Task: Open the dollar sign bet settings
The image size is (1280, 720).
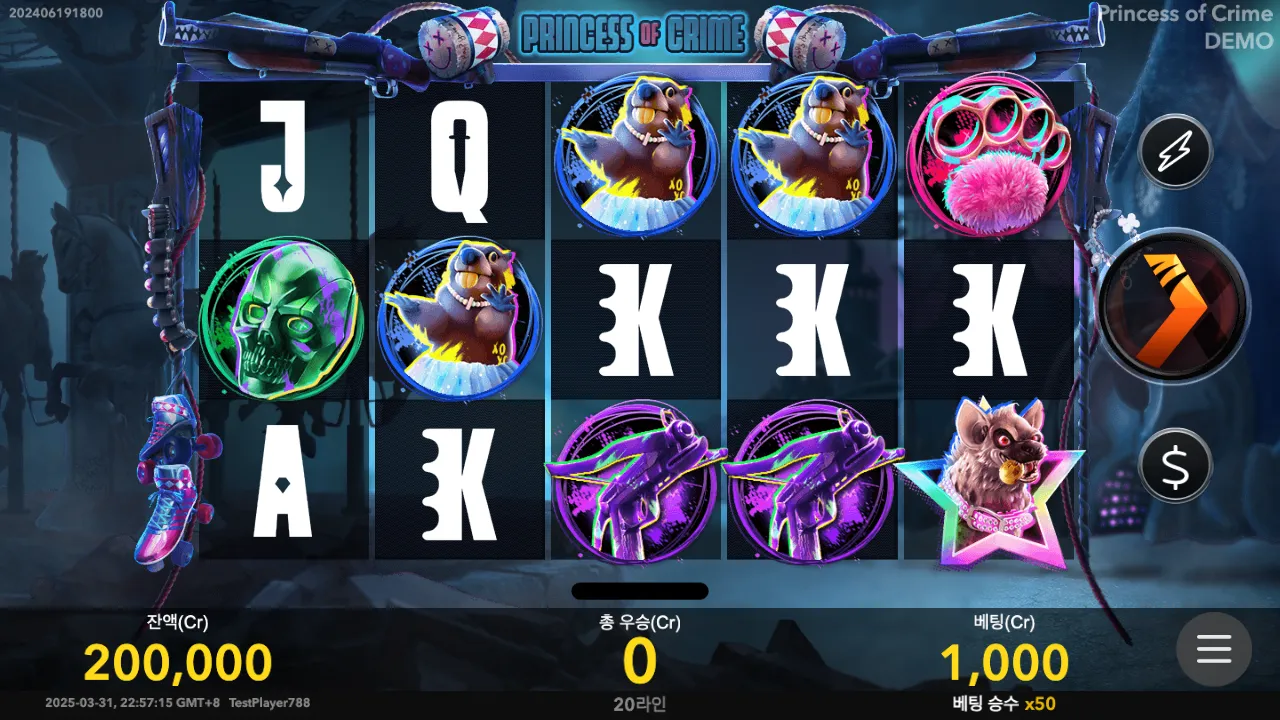Action: [1175, 465]
